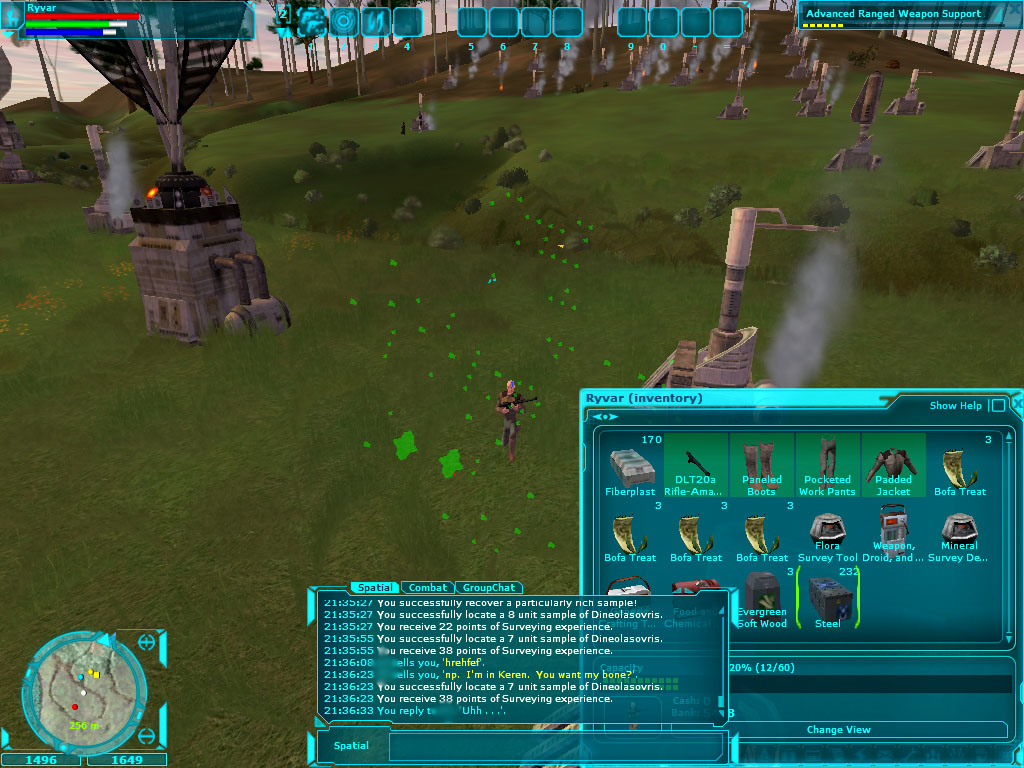This screenshot has width=1024, height=768.
Task: Click the Change View button
Action: (838, 730)
